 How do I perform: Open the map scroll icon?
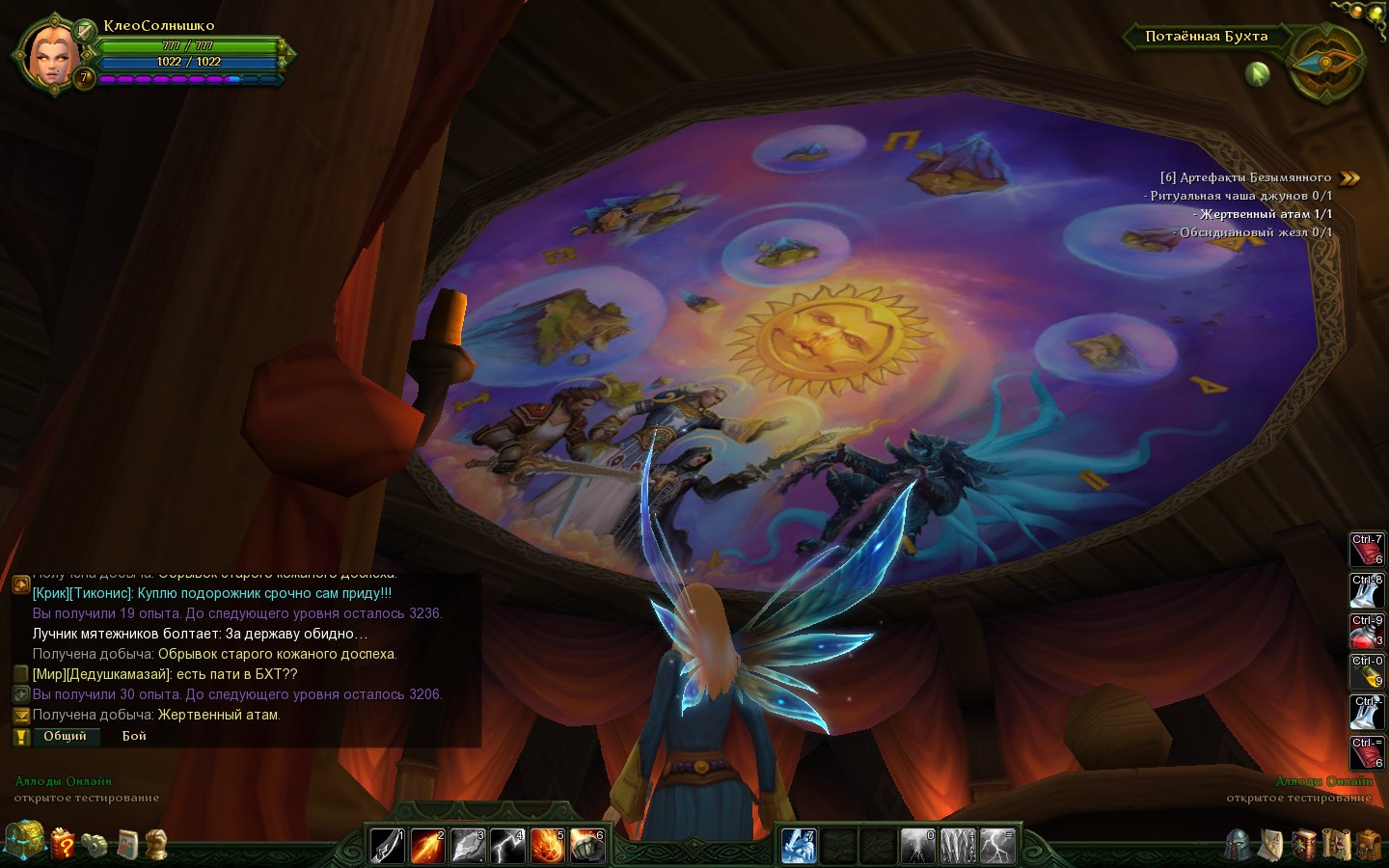[x=1336, y=845]
